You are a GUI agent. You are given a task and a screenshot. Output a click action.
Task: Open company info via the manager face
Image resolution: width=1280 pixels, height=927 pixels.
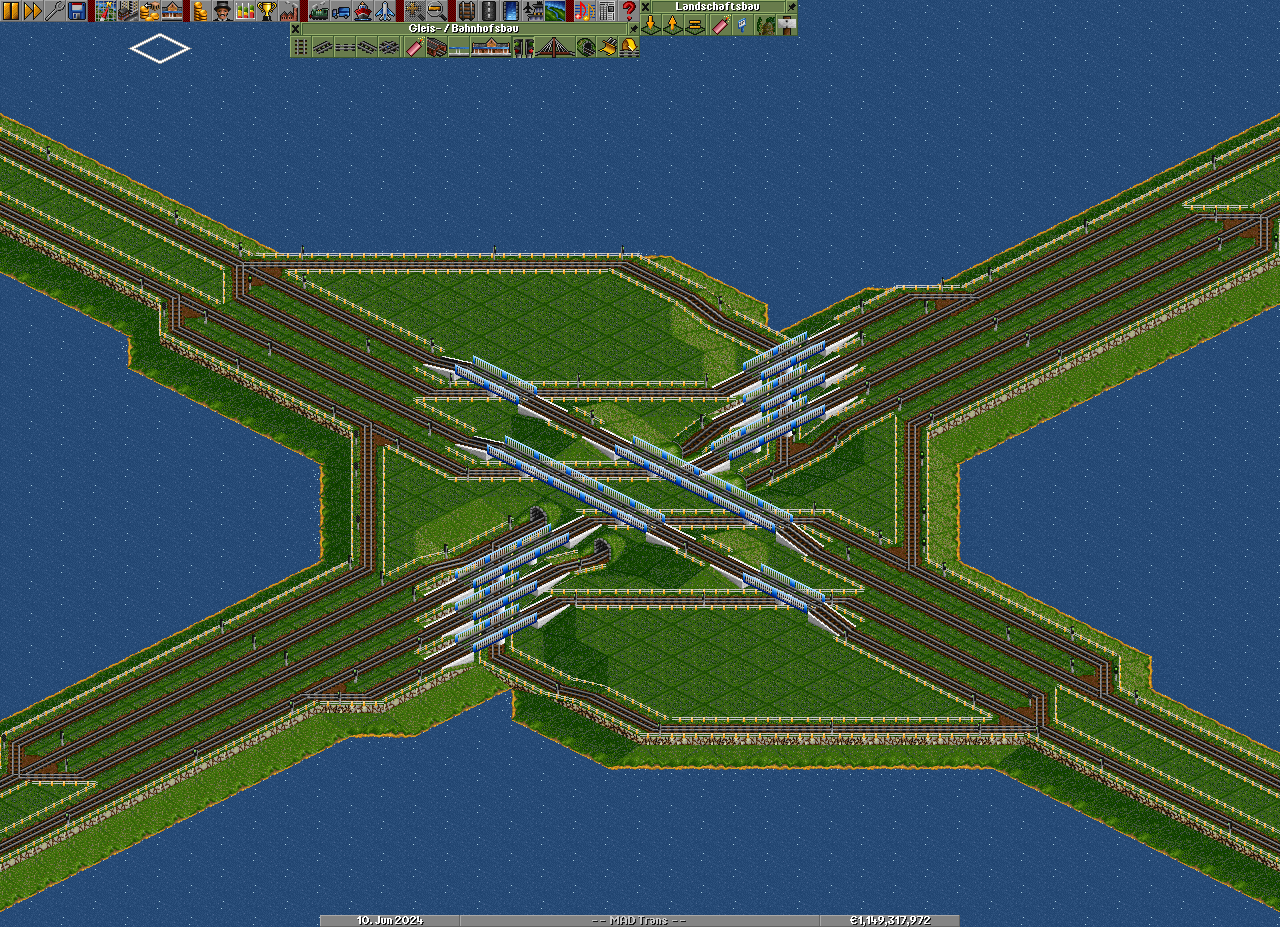[222, 11]
